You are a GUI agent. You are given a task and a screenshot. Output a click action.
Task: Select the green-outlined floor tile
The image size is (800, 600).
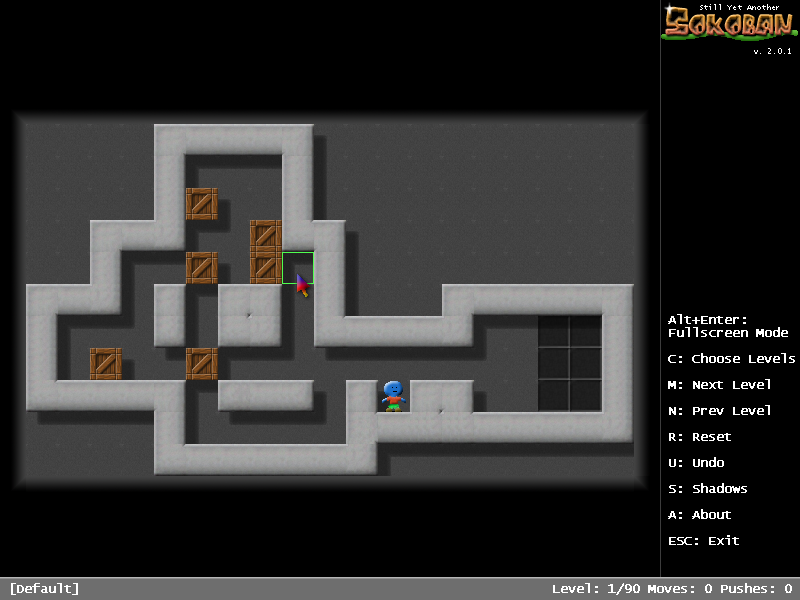297,268
